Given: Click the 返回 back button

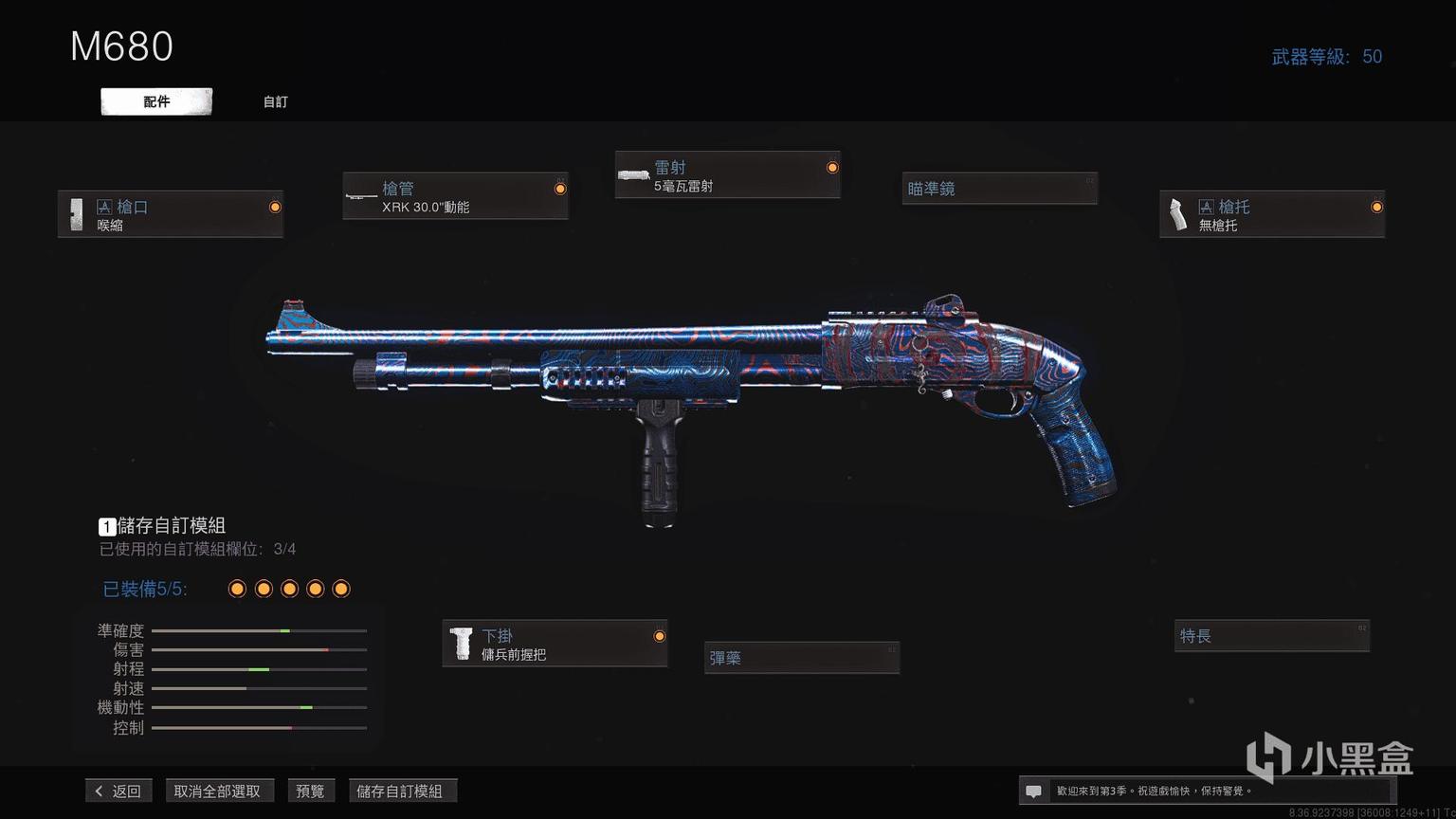Looking at the screenshot, I should pyautogui.click(x=118, y=791).
